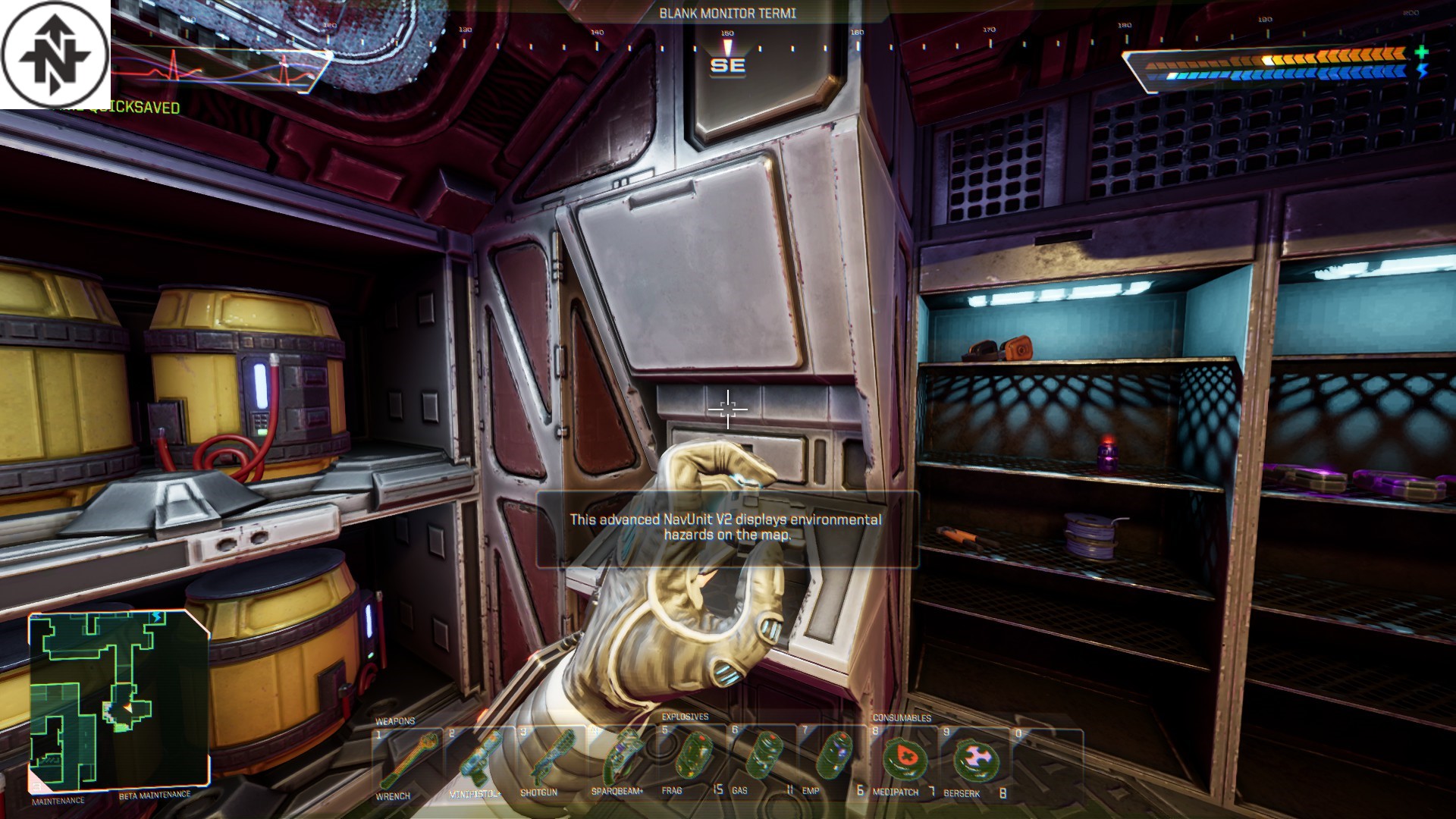Pick the Gas grenade slot
Viewport: 1456px width, 819px height.
coord(761,761)
